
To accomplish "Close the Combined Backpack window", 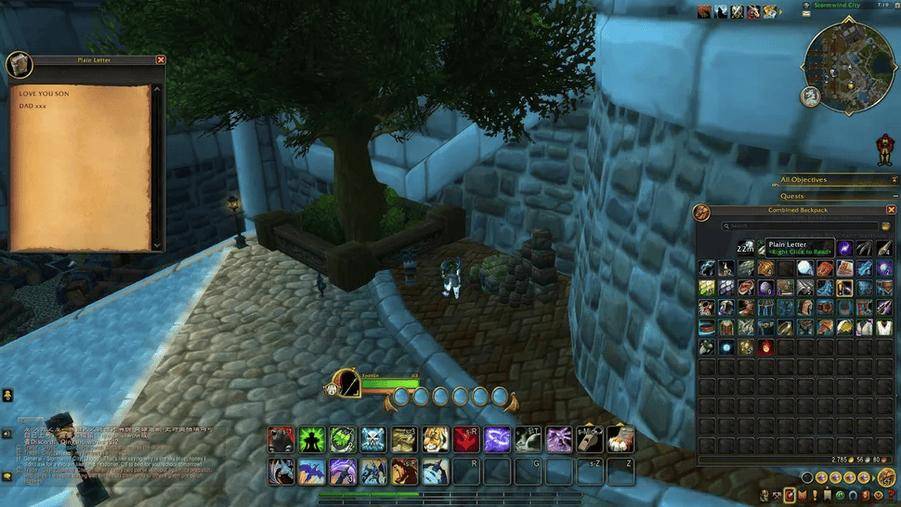I will [891, 210].
